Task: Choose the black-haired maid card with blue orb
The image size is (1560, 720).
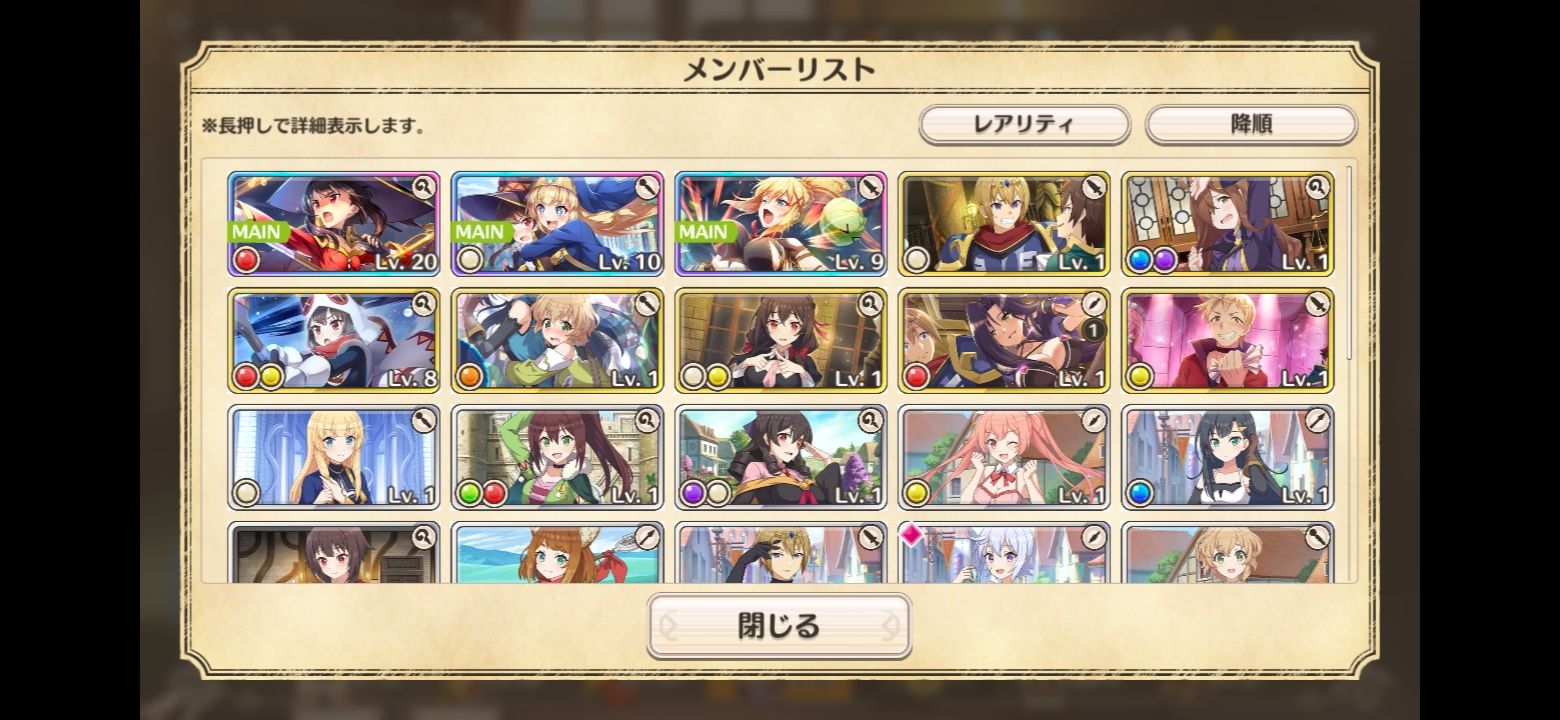Action: coord(1228,457)
